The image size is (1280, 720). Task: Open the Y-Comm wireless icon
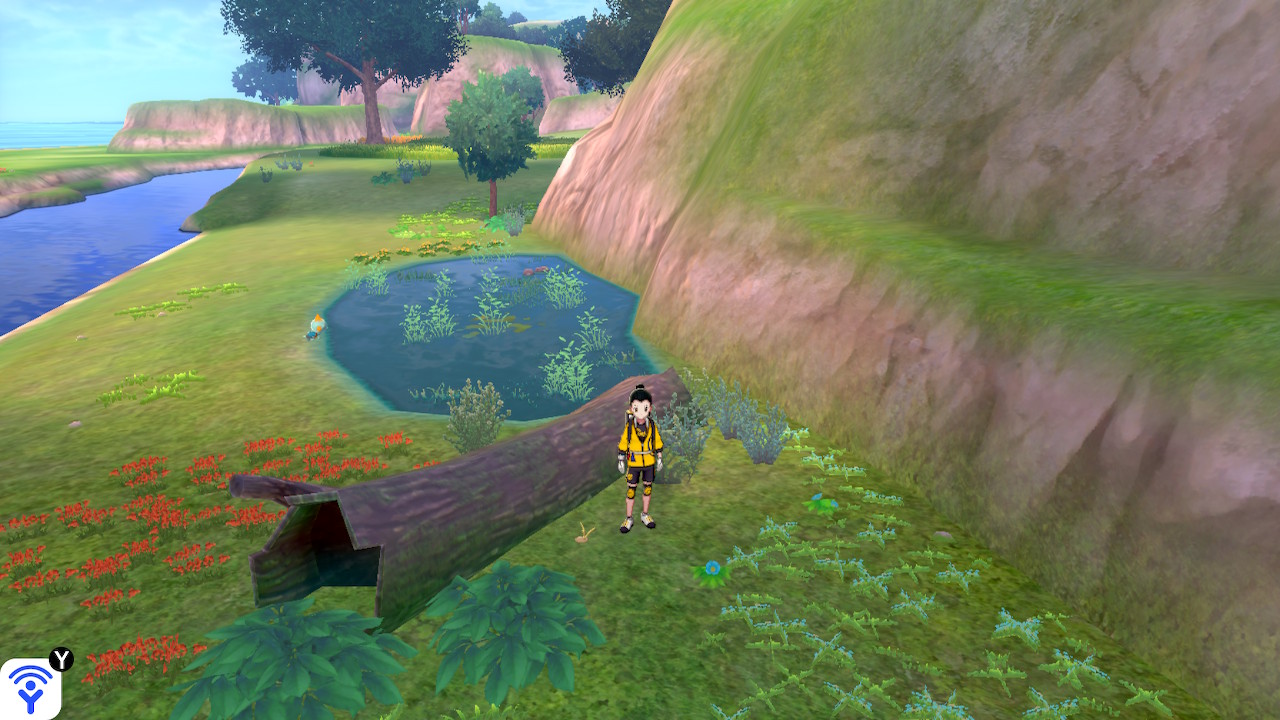click(x=30, y=688)
